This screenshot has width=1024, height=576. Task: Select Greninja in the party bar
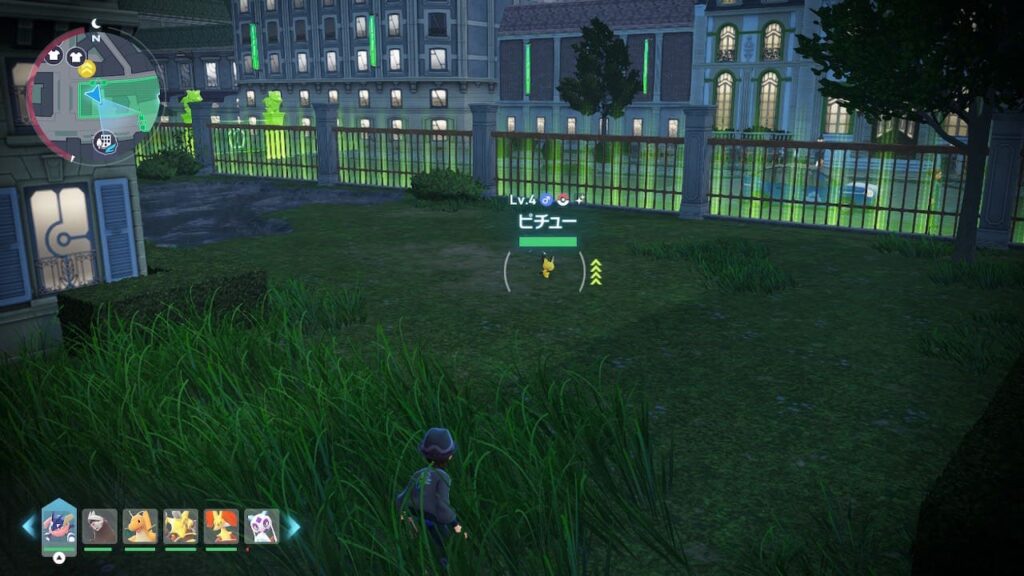pos(59,527)
